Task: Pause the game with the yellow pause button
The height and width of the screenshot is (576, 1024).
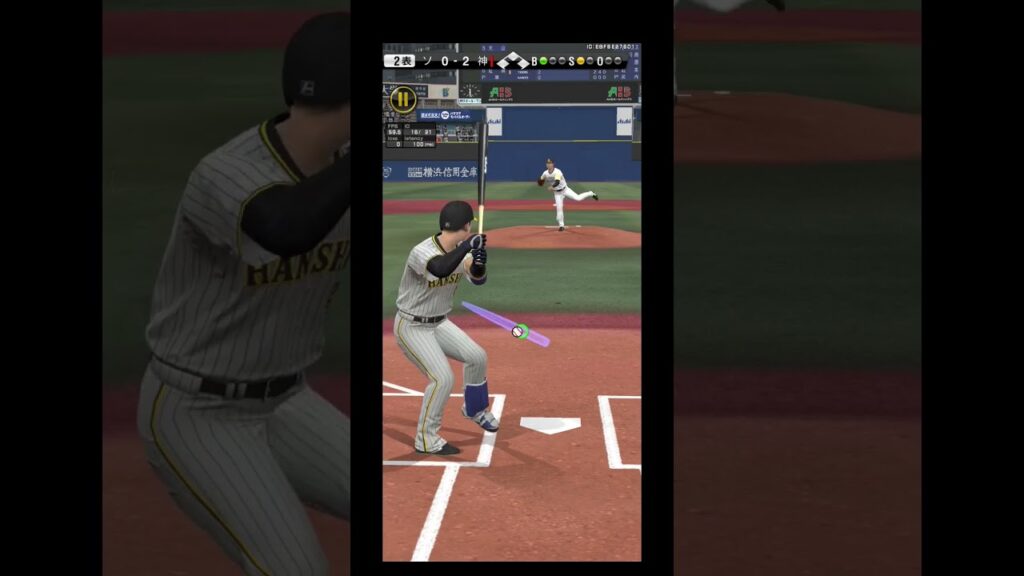Action: click(402, 99)
